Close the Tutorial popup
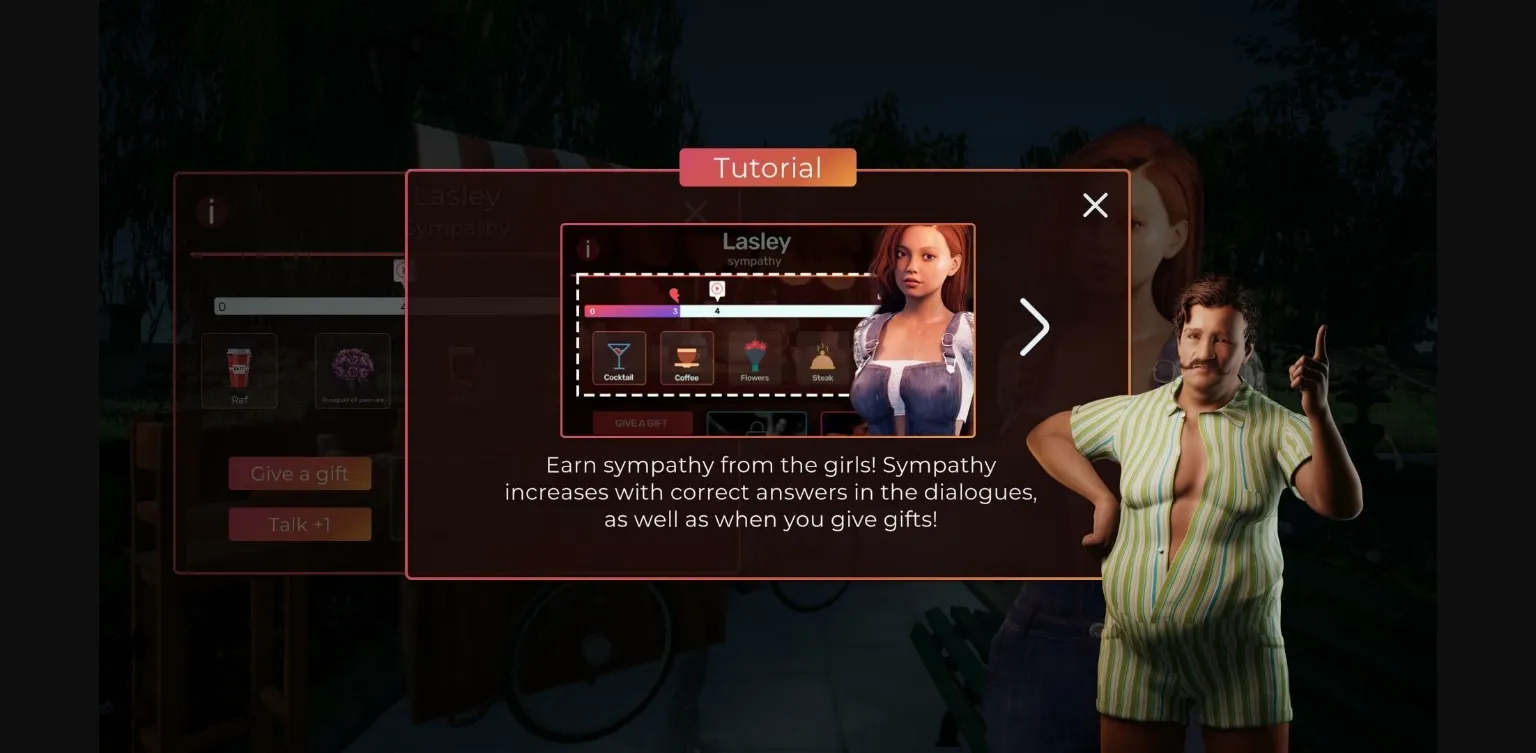This screenshot has height=753, width=1536. [x=1095, y=205]
